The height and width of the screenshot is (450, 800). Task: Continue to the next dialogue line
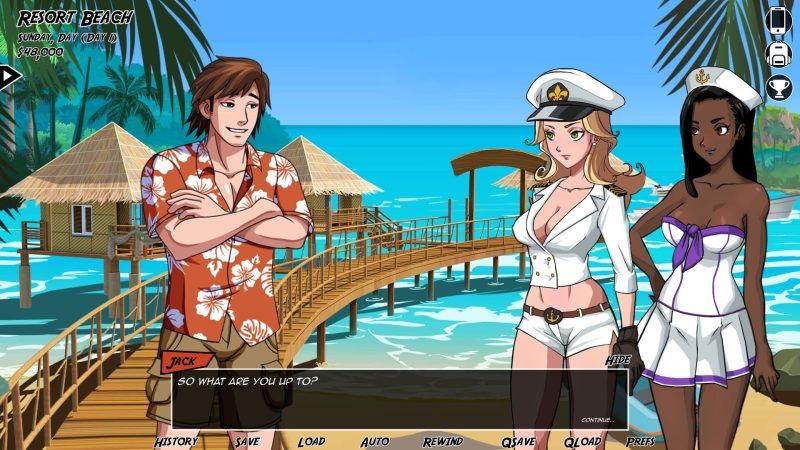[x=597, y=420]
